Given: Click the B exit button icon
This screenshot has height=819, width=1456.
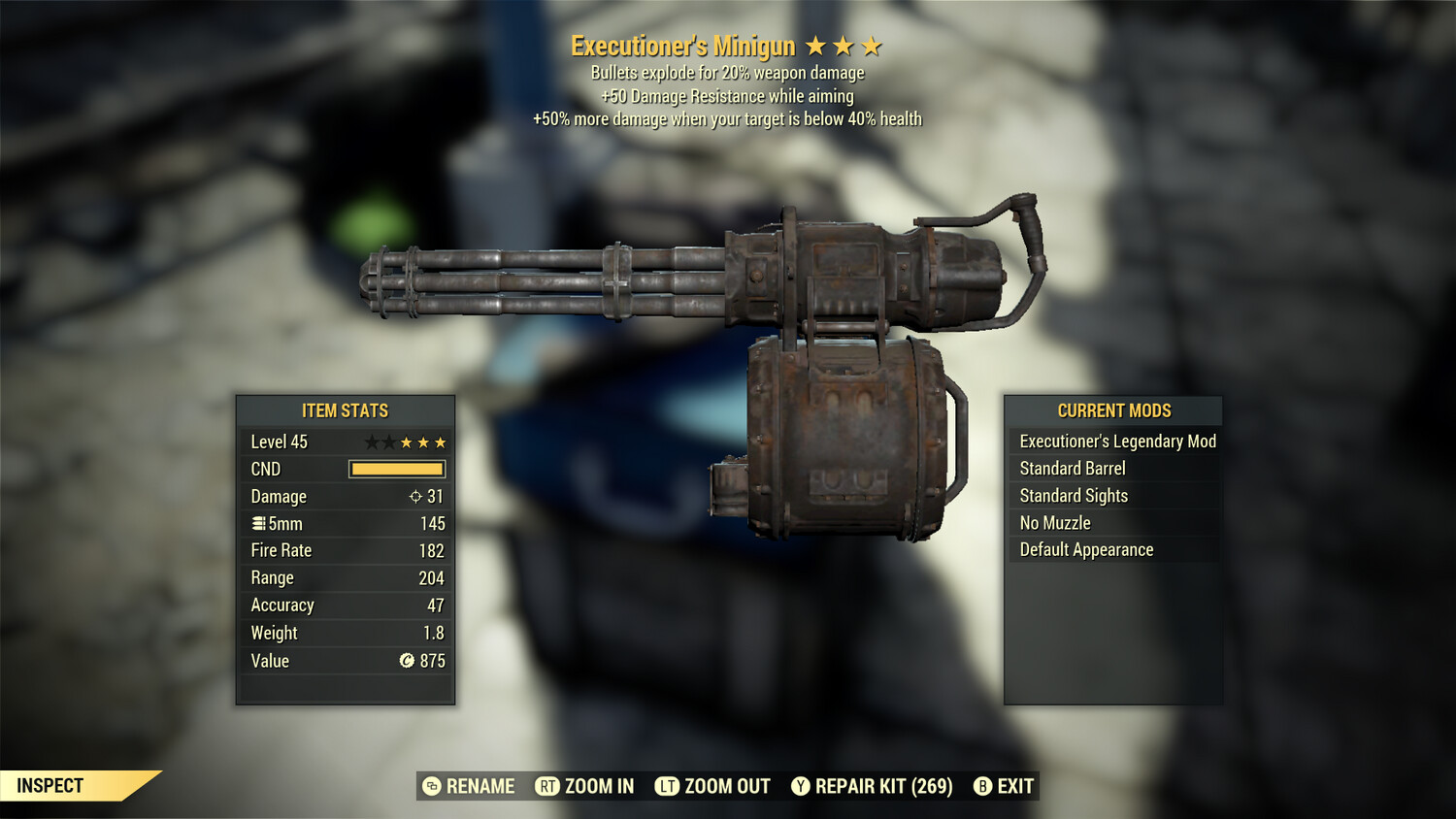Looking at the screenshot, I should [x=982, y=786].
